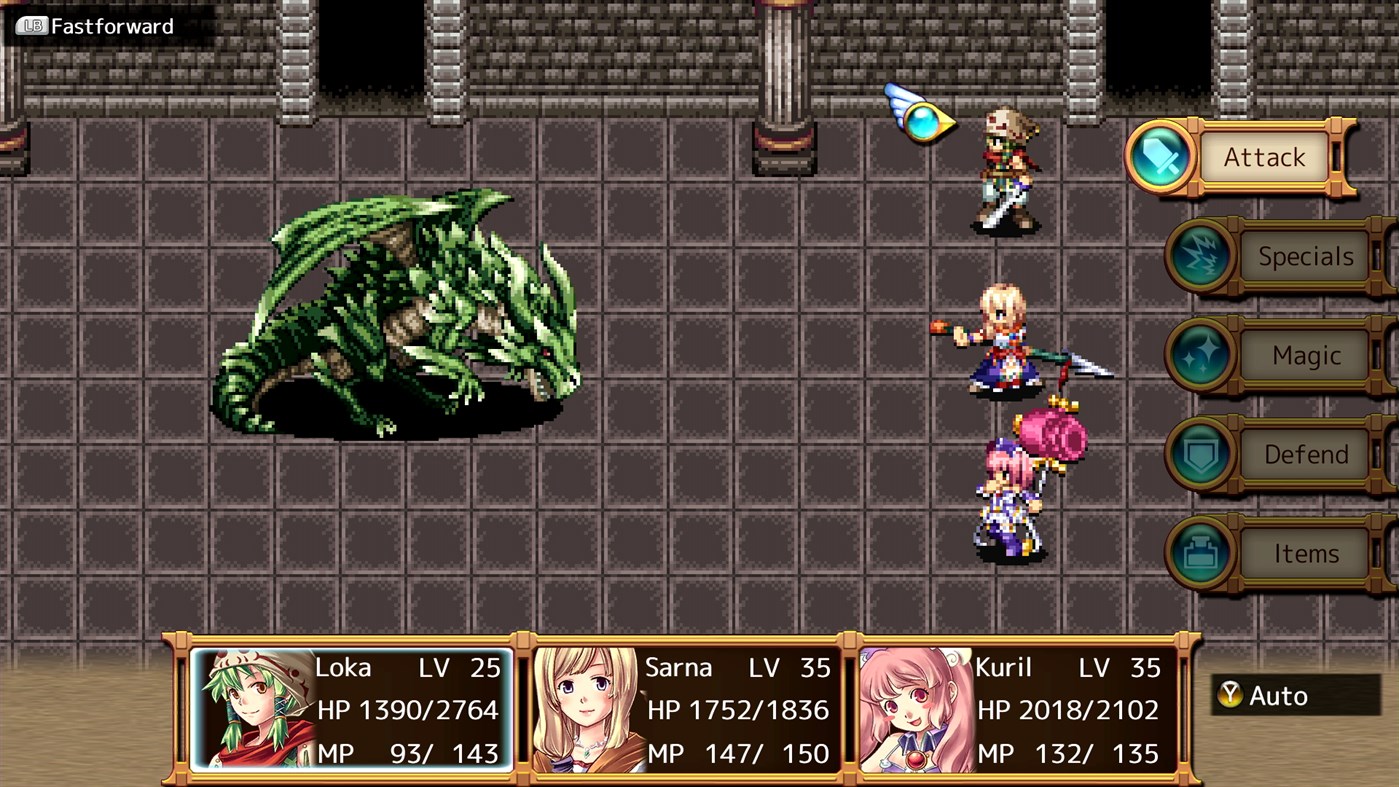Click Sarna's portrait in the status bar

(x=576, y=707)
